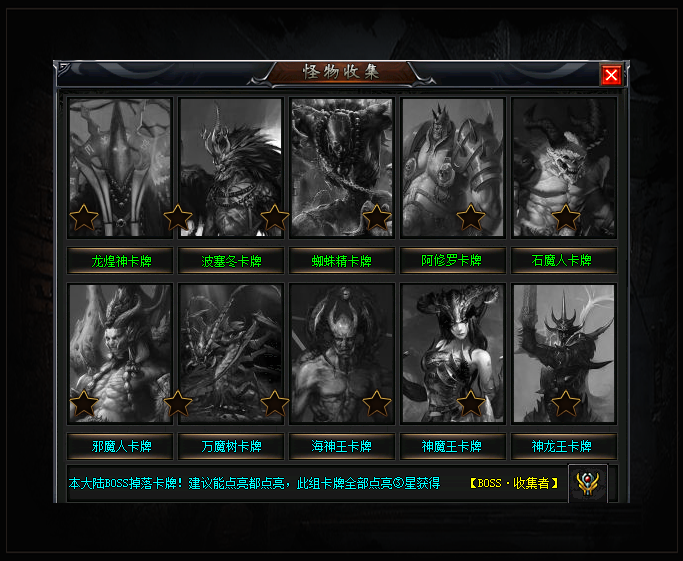Choose the 阿修罗卡牌 label button
The image size is (683, 561).
(x=453, y=261)
